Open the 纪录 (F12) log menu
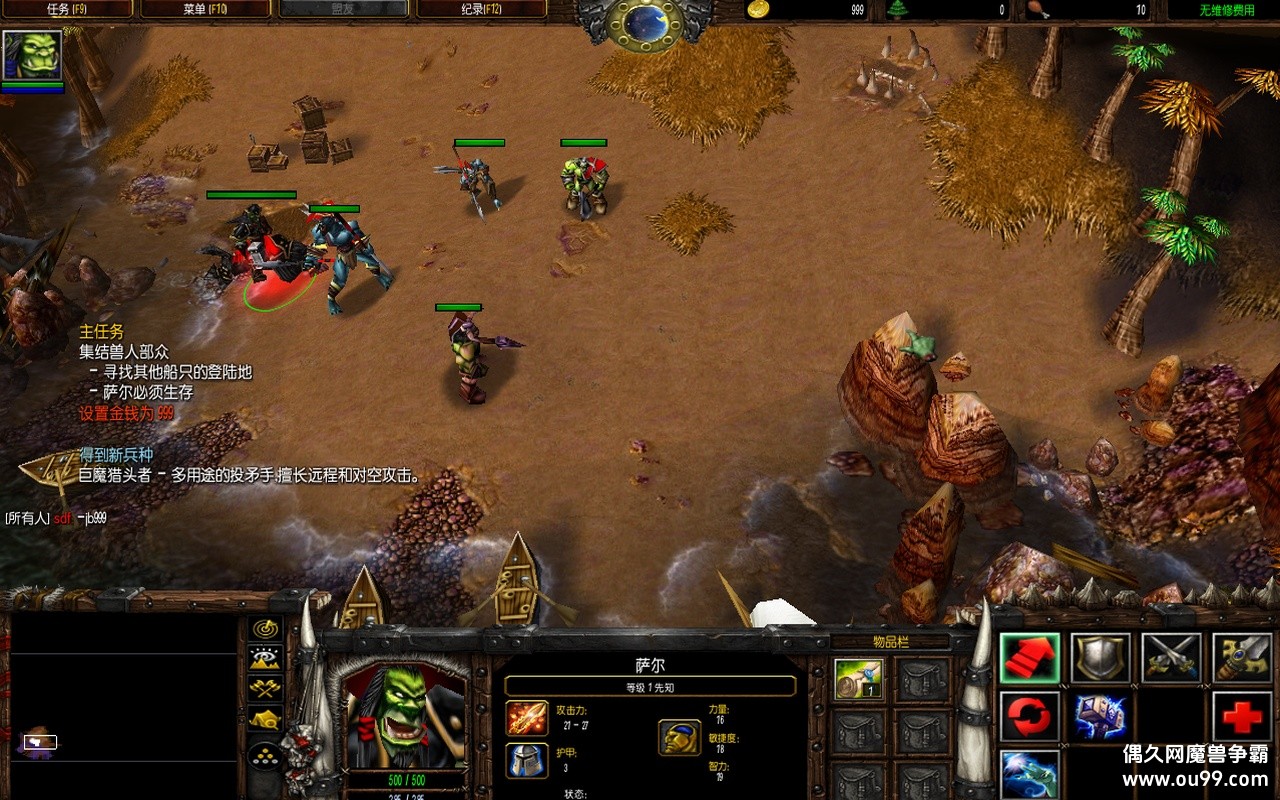 click(482, 10)
